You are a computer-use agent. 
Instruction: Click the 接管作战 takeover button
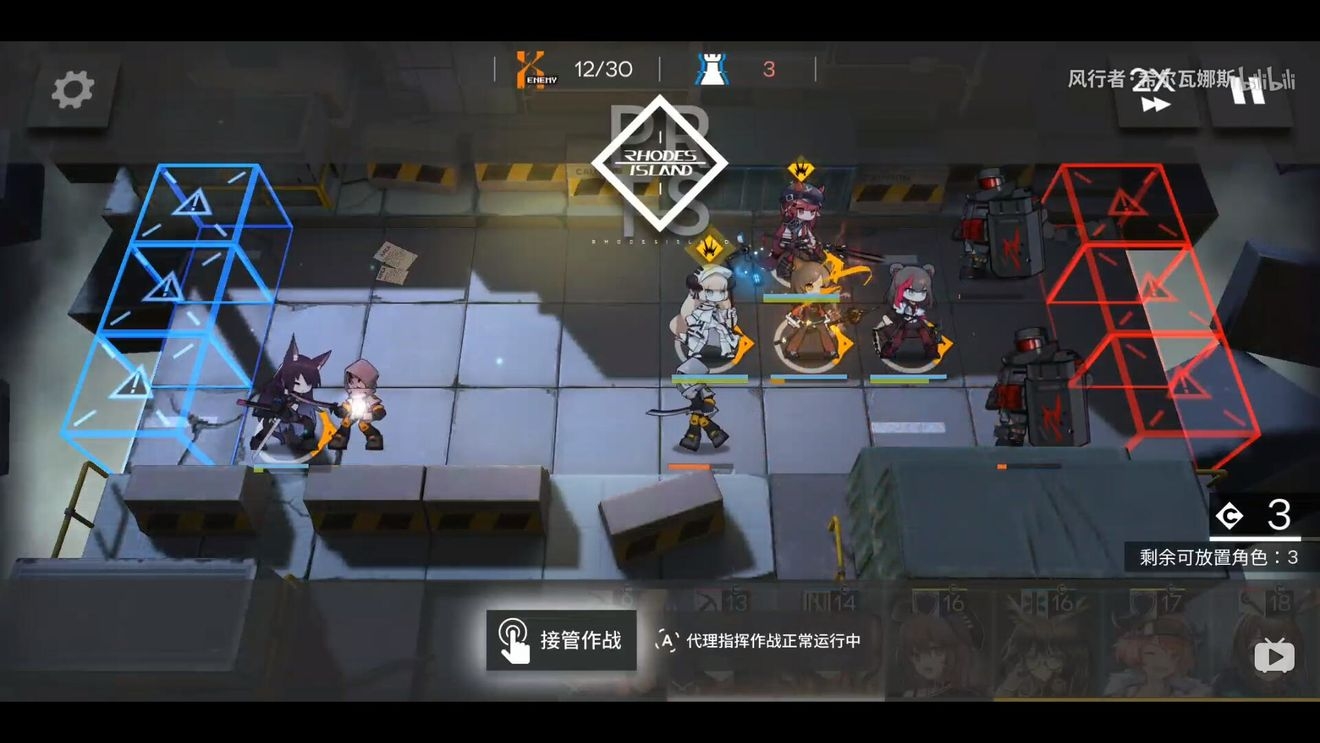coord(561,640)
